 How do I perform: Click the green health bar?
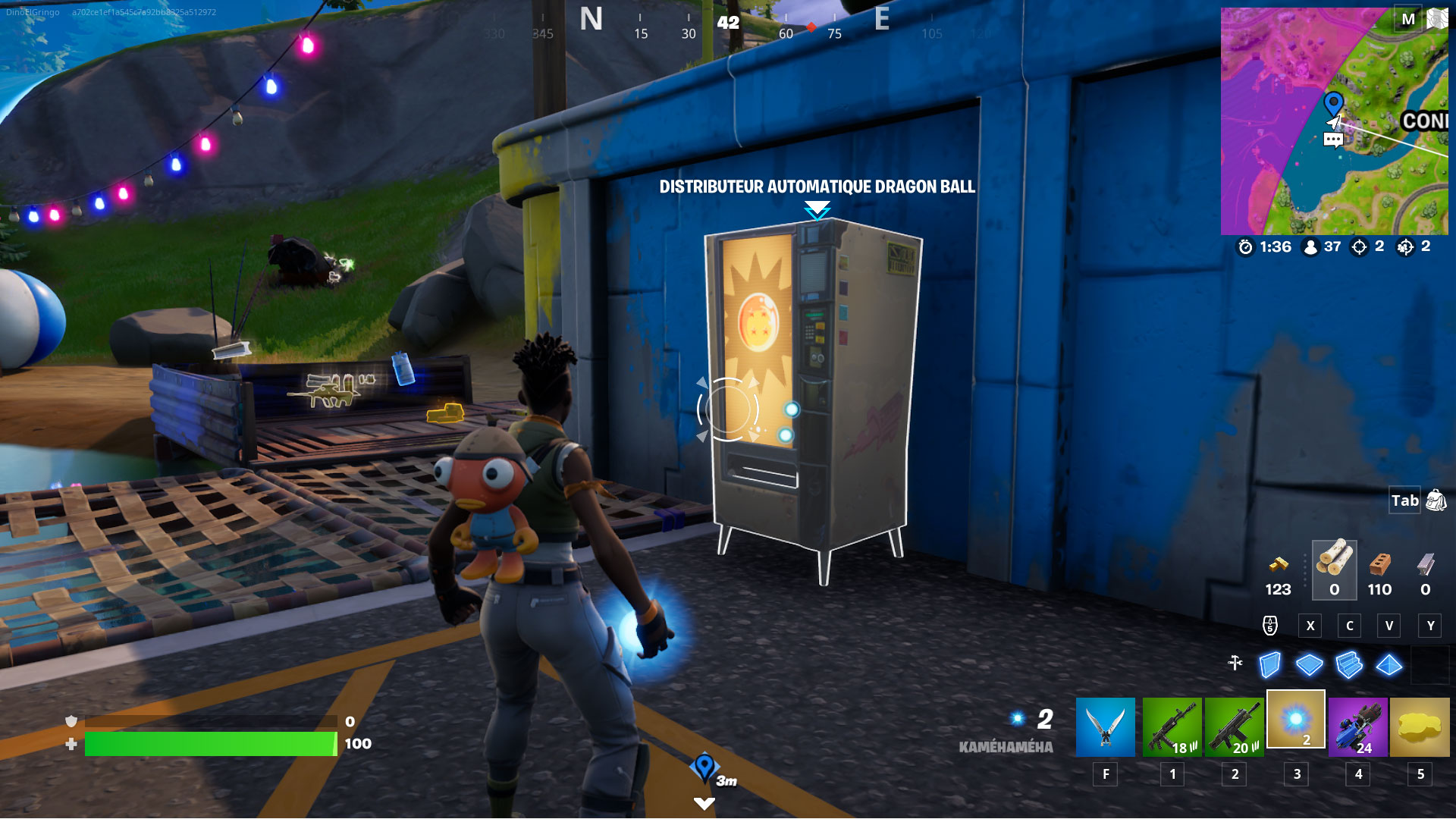click(x=212, y=743)
